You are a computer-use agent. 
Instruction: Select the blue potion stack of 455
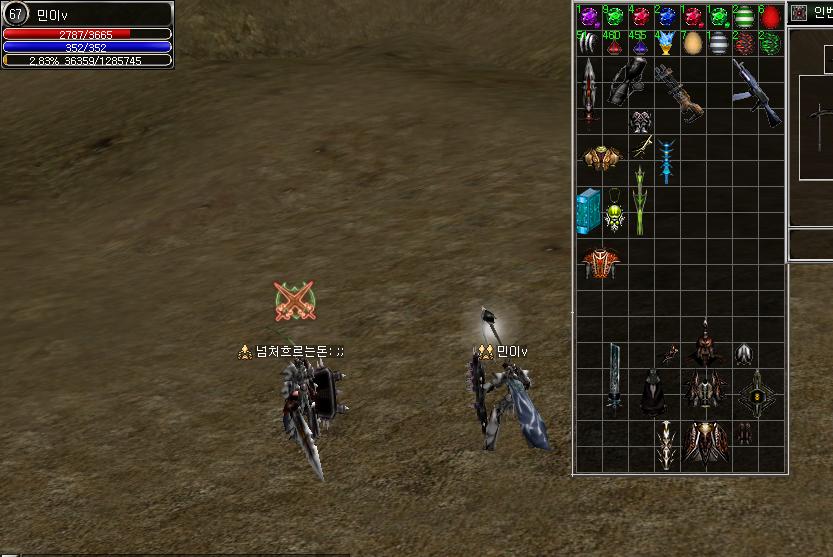(x=639, y=43)
